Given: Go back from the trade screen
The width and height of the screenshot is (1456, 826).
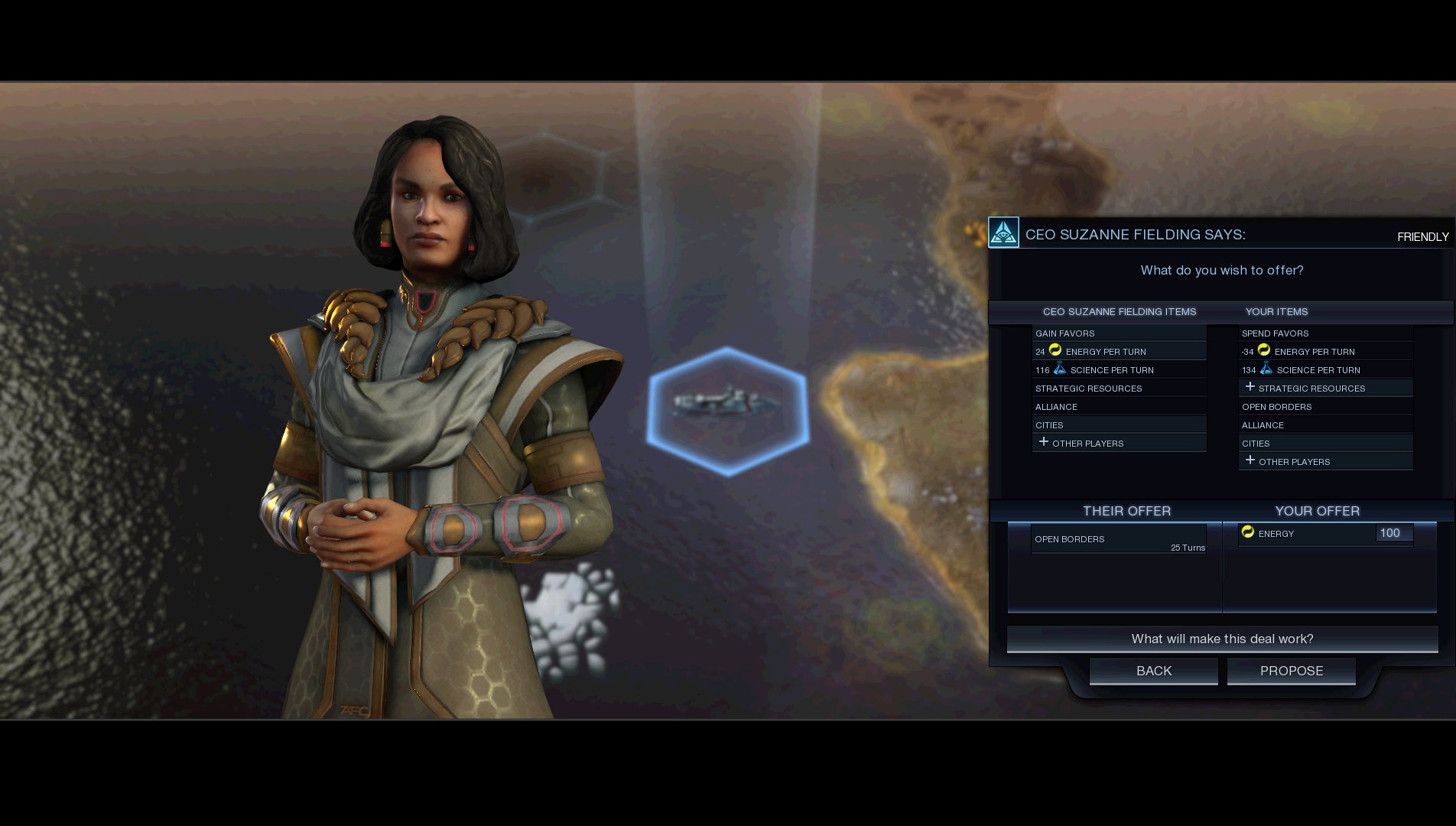Looking at the screenshot, I should coord(1153,671).
